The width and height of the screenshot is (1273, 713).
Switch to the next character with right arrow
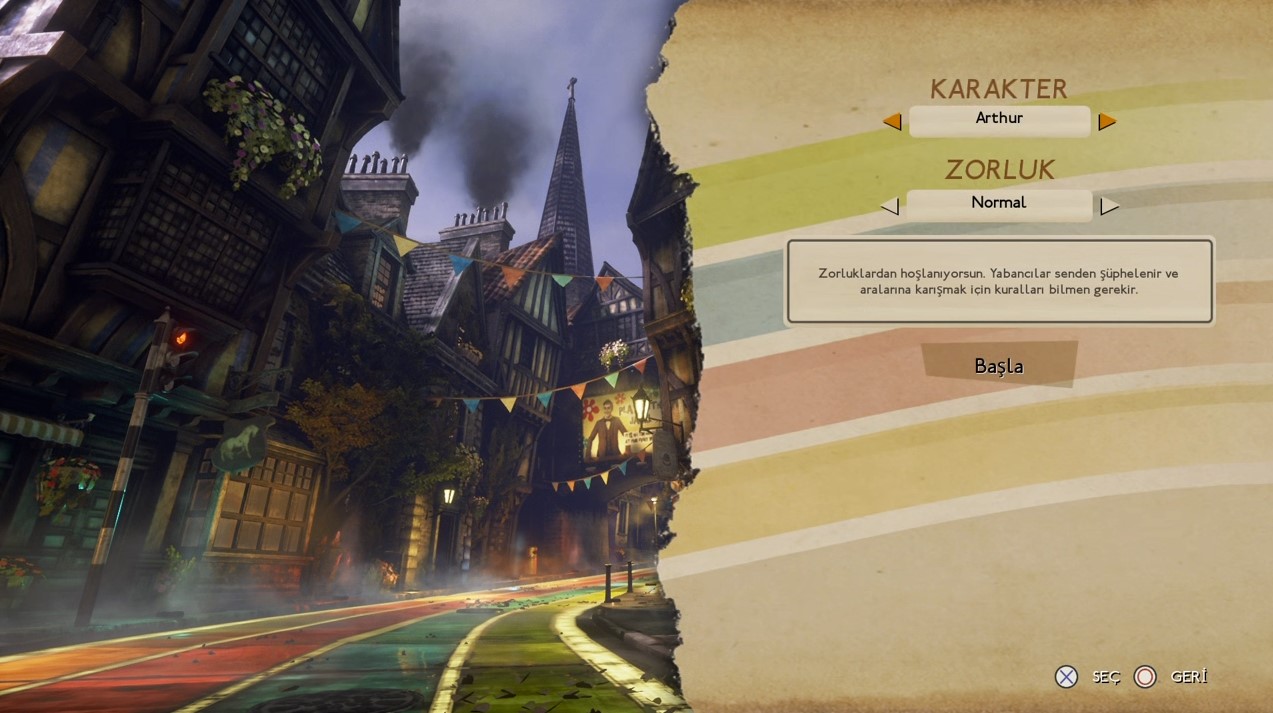1107,121
